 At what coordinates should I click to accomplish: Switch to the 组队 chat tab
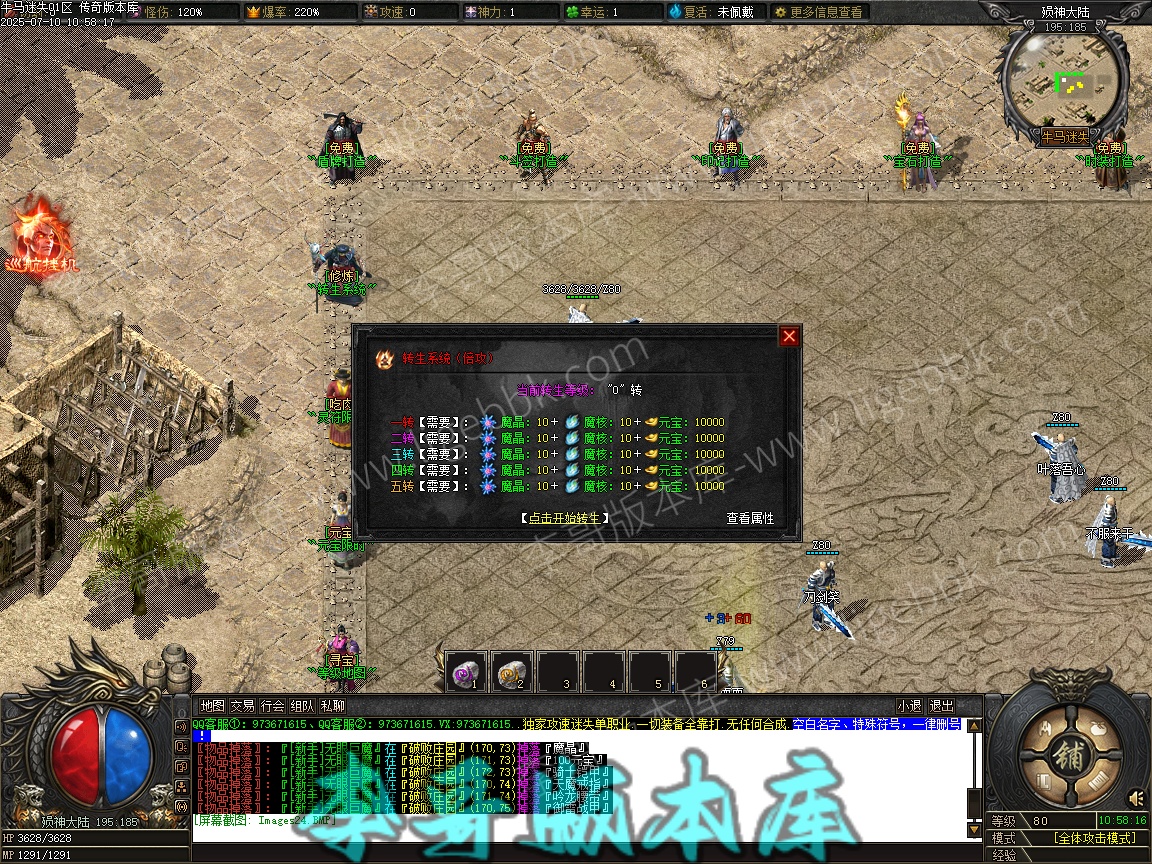[x=302, y=706]
